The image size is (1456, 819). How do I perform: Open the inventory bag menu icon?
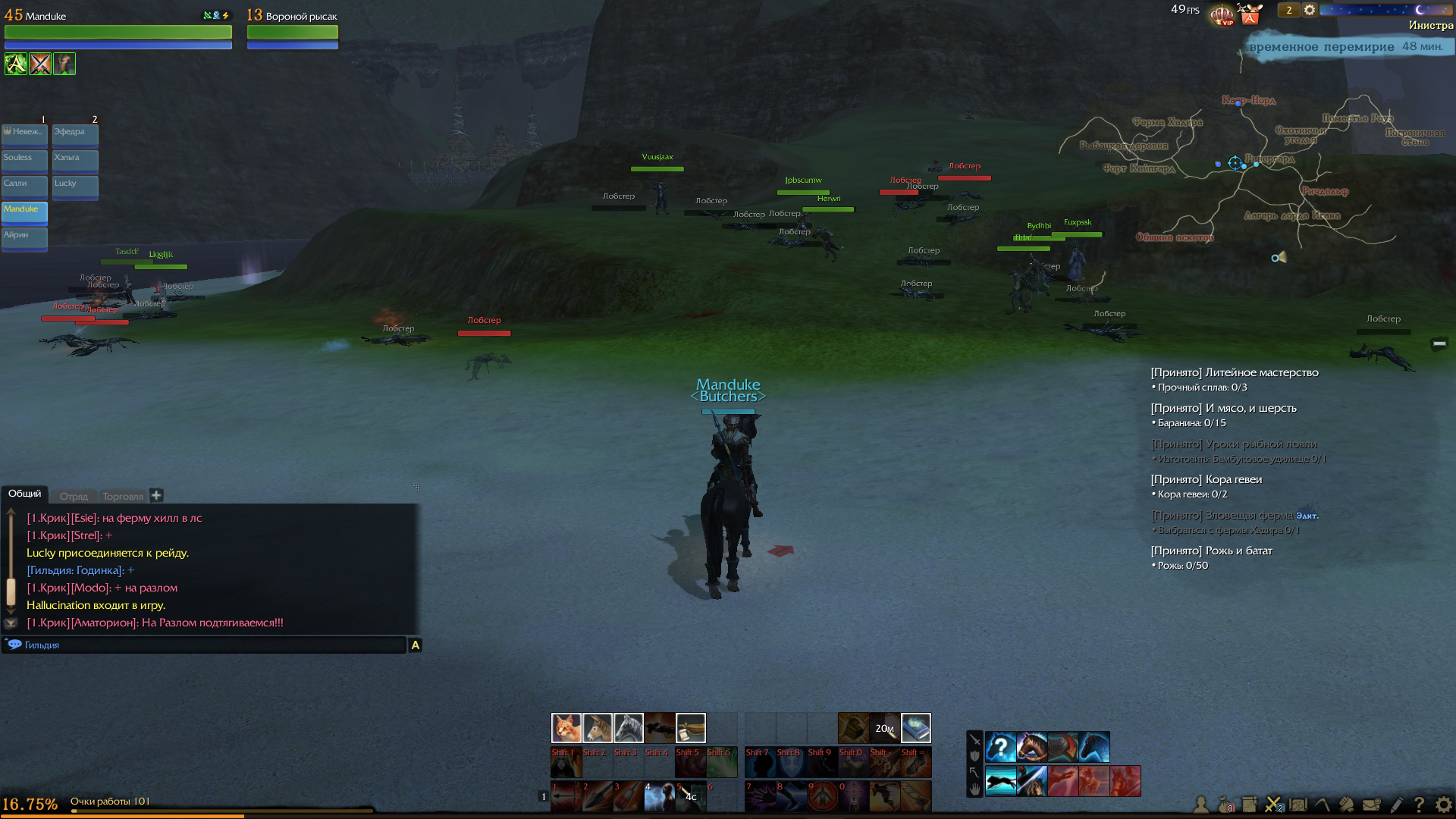pos(1224,805)
